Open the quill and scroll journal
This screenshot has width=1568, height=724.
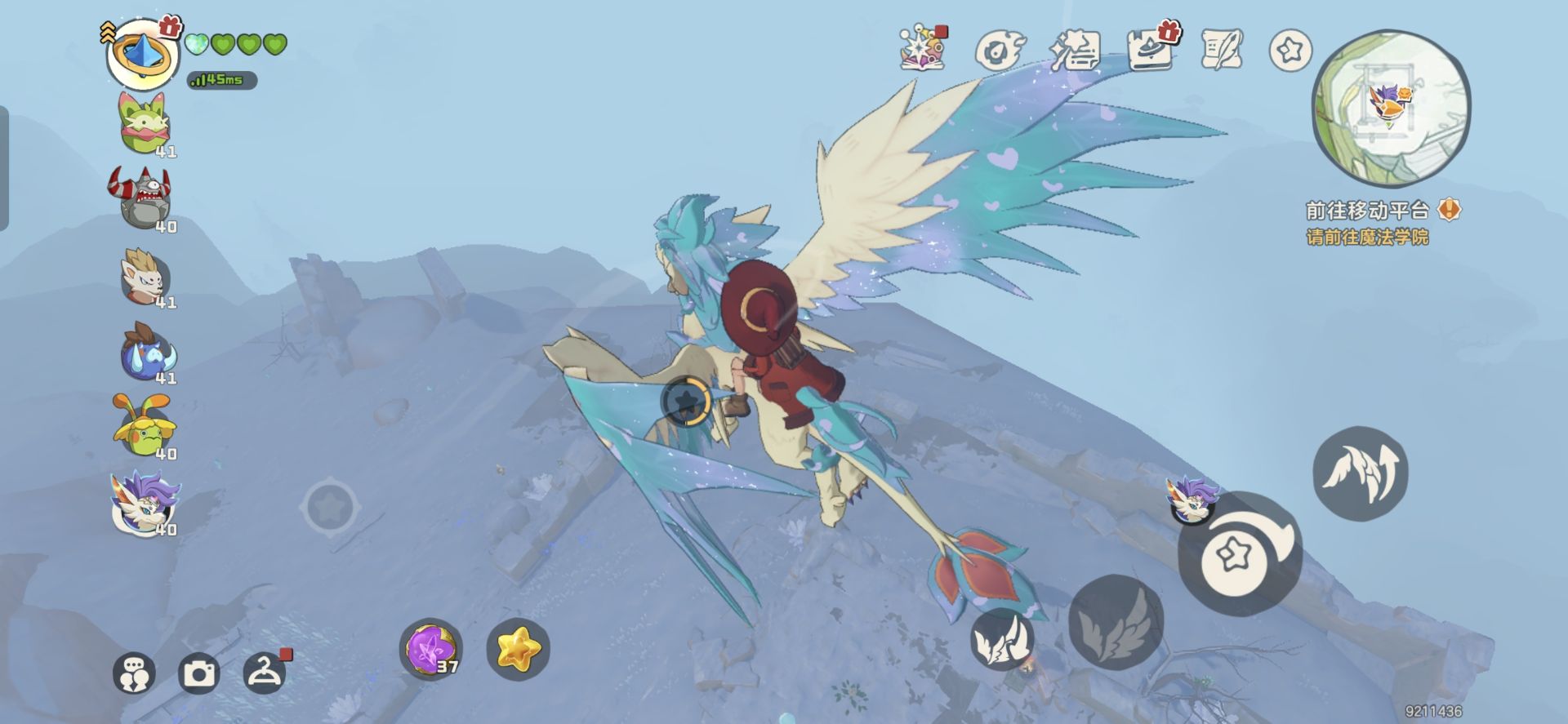point(1222,51)
